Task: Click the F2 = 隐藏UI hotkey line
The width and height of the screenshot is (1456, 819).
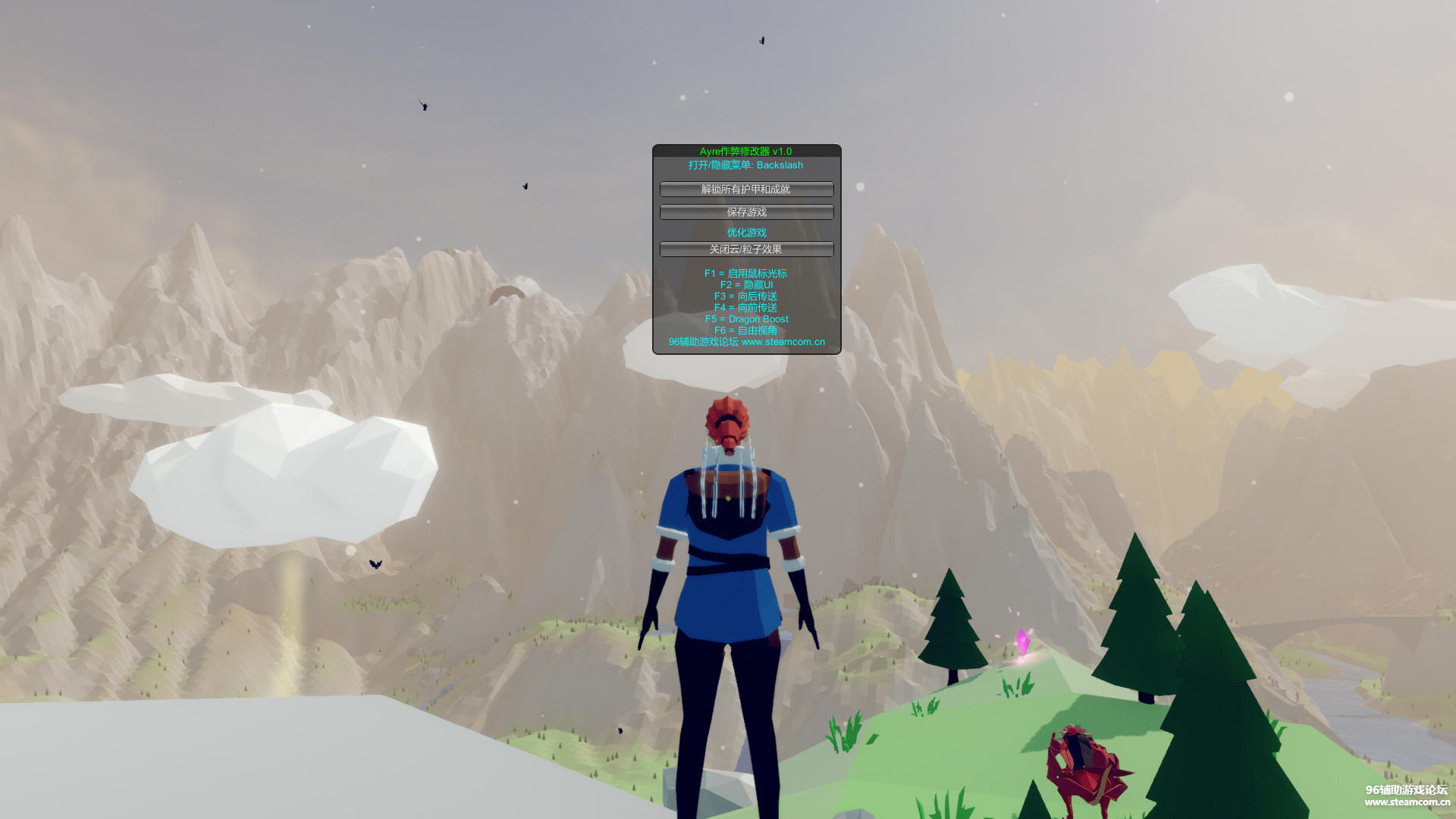Action: (x=745, y=285)
